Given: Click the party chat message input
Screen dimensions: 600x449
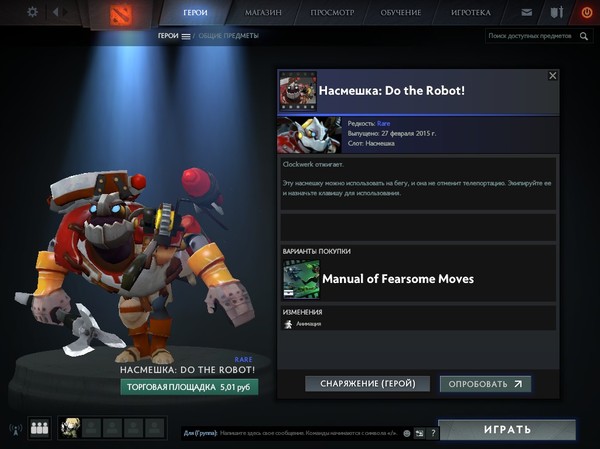Looking at the screenshot, I should coord(300,432).
